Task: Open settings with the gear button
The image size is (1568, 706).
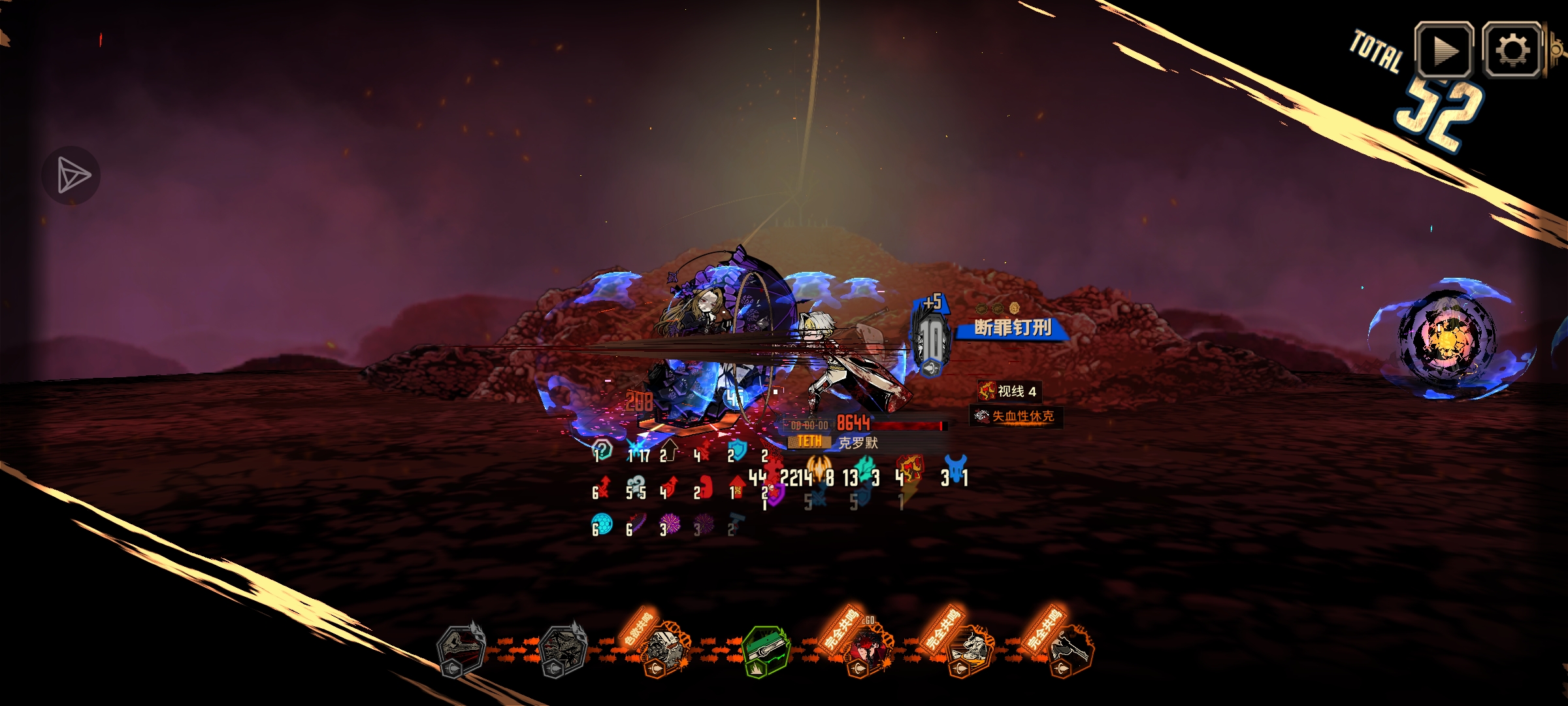Action: [1512, 50]
